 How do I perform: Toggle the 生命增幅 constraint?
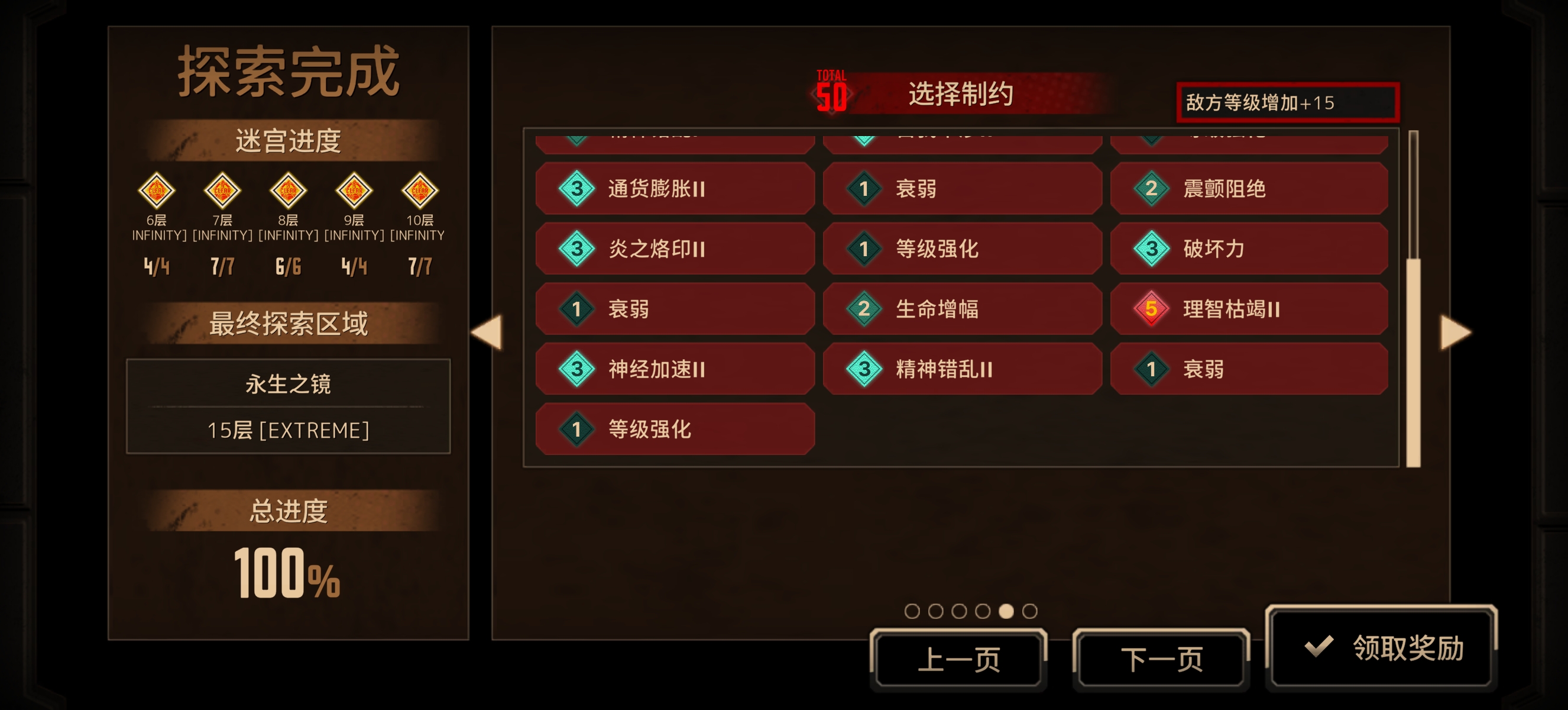963,309
